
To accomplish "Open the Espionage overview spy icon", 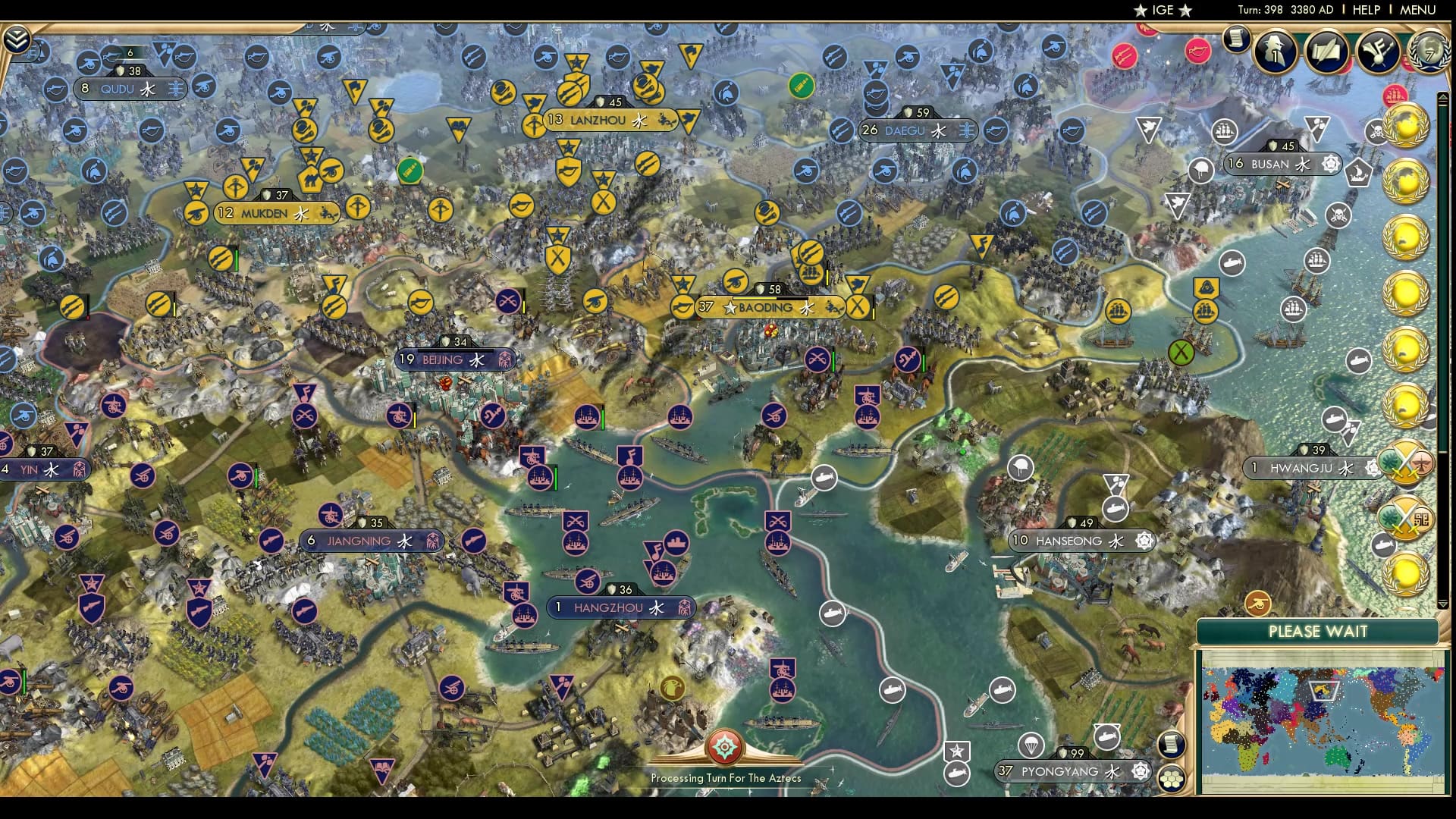I will click(1272, 52).
